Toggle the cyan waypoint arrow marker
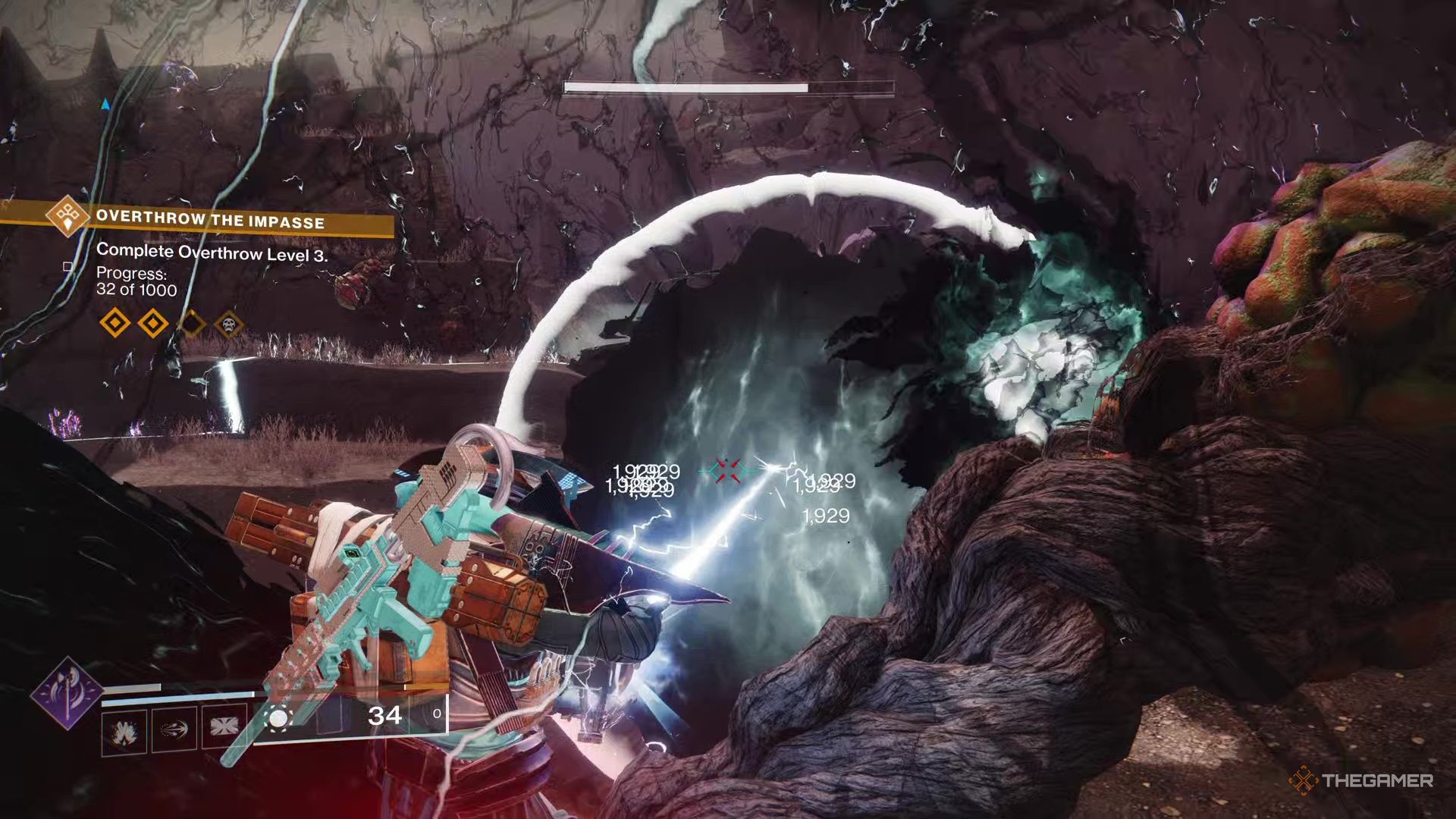This screenshot has width=1456, height=819. point(104,104)
